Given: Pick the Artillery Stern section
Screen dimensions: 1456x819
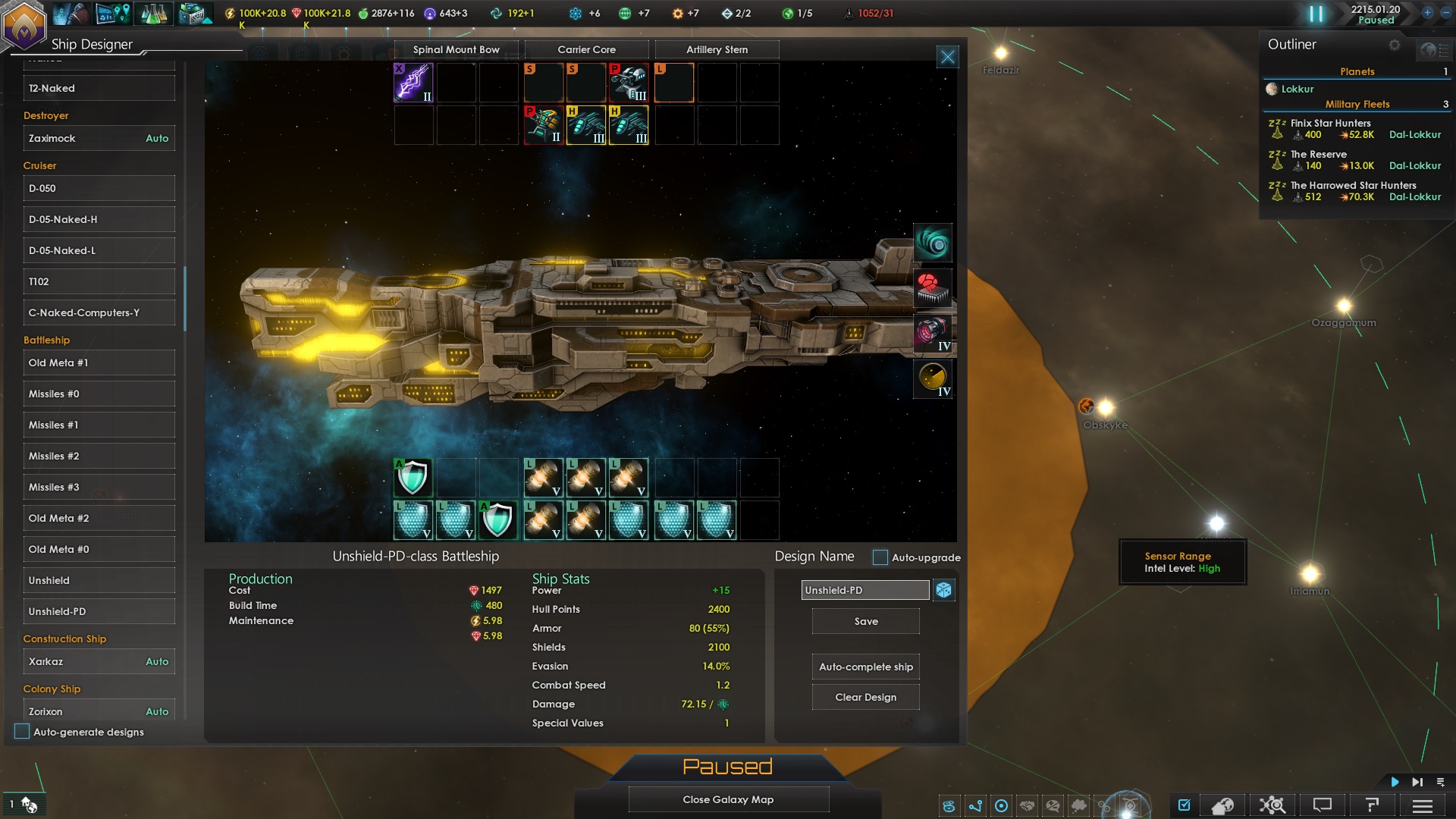Looking at the screenshot, I should tap(717, 49).
